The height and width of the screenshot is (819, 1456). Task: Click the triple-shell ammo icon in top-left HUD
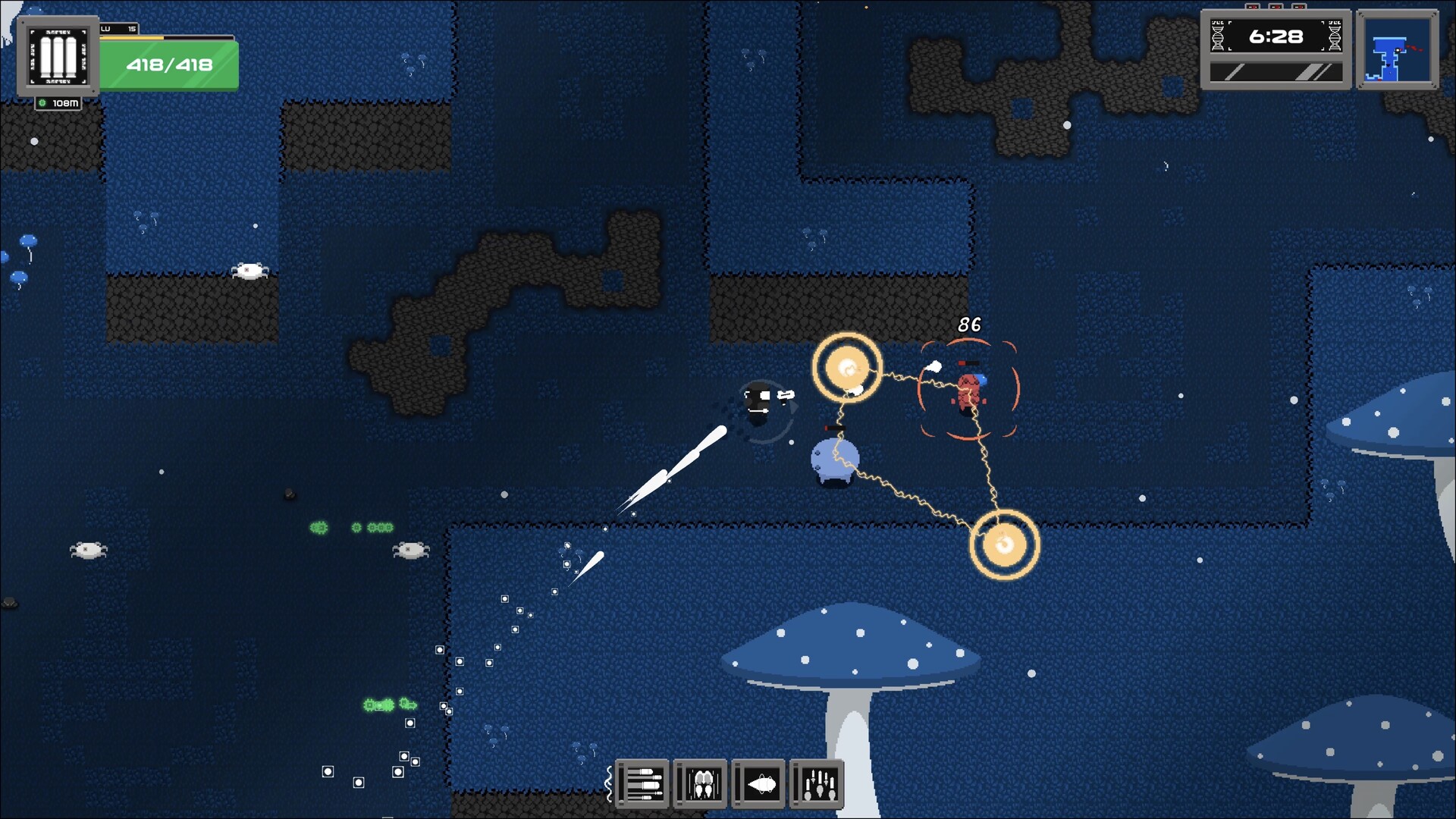point(56,53)
